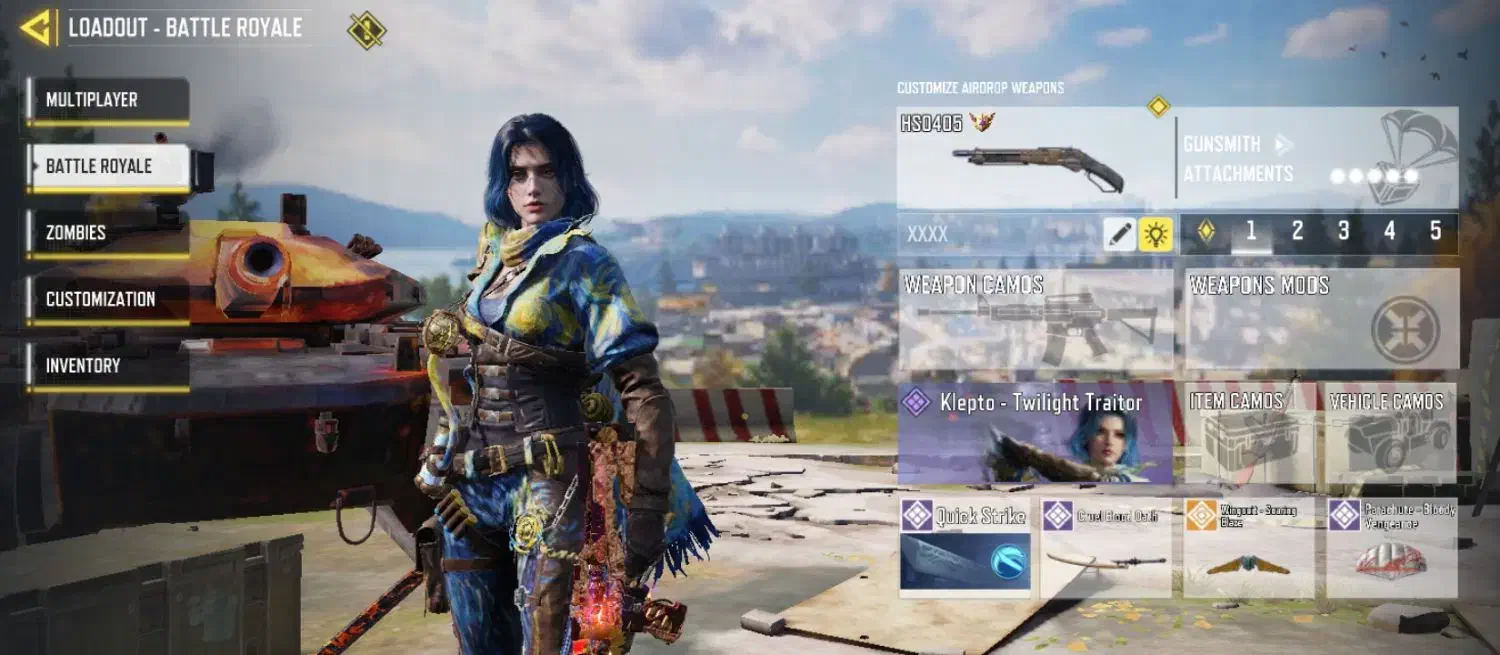Edit the loadout name with the pencil icon

pos(1120,234)
